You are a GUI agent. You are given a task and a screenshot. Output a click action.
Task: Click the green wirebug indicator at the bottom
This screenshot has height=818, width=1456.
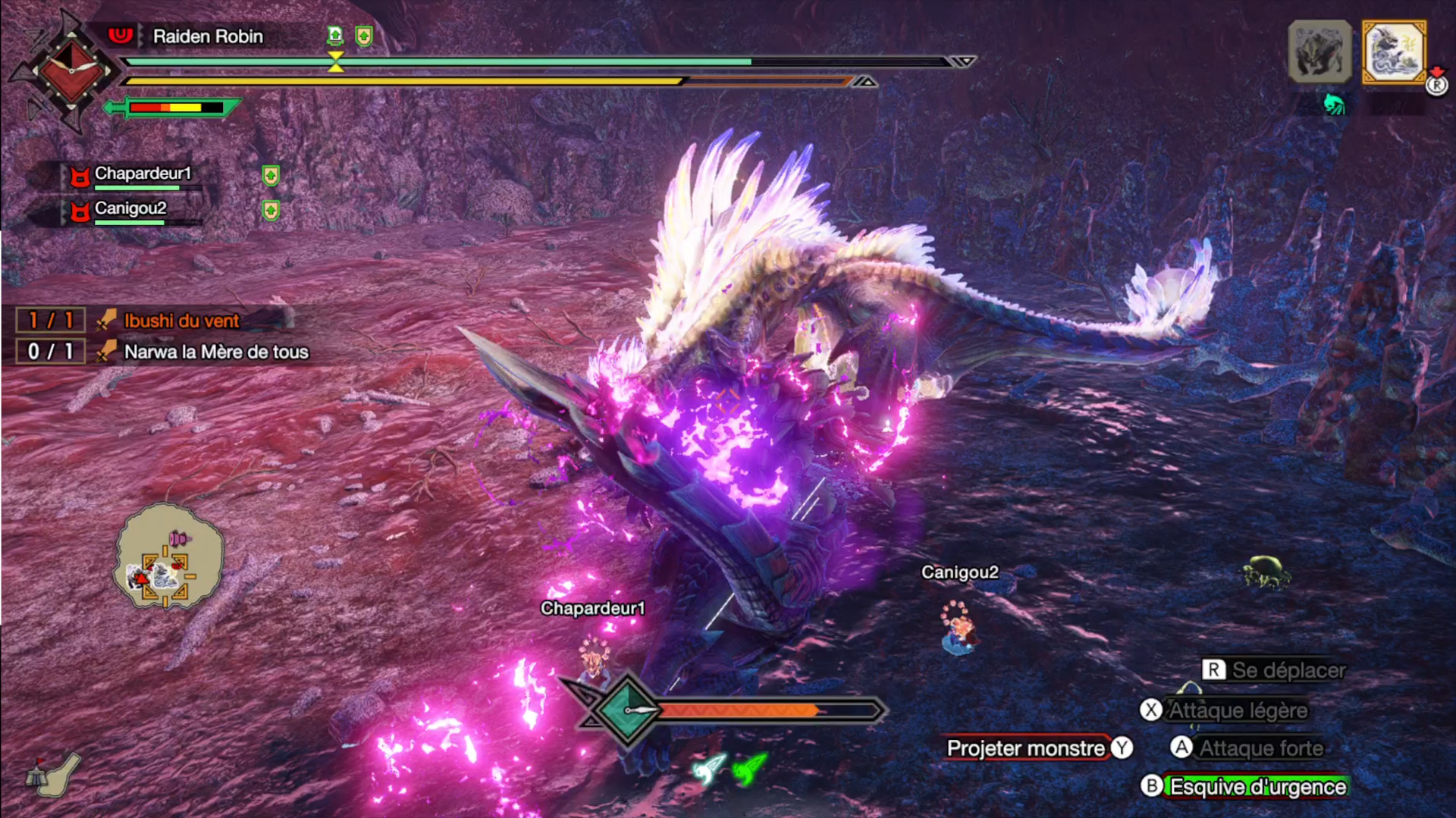coord(748,766)
